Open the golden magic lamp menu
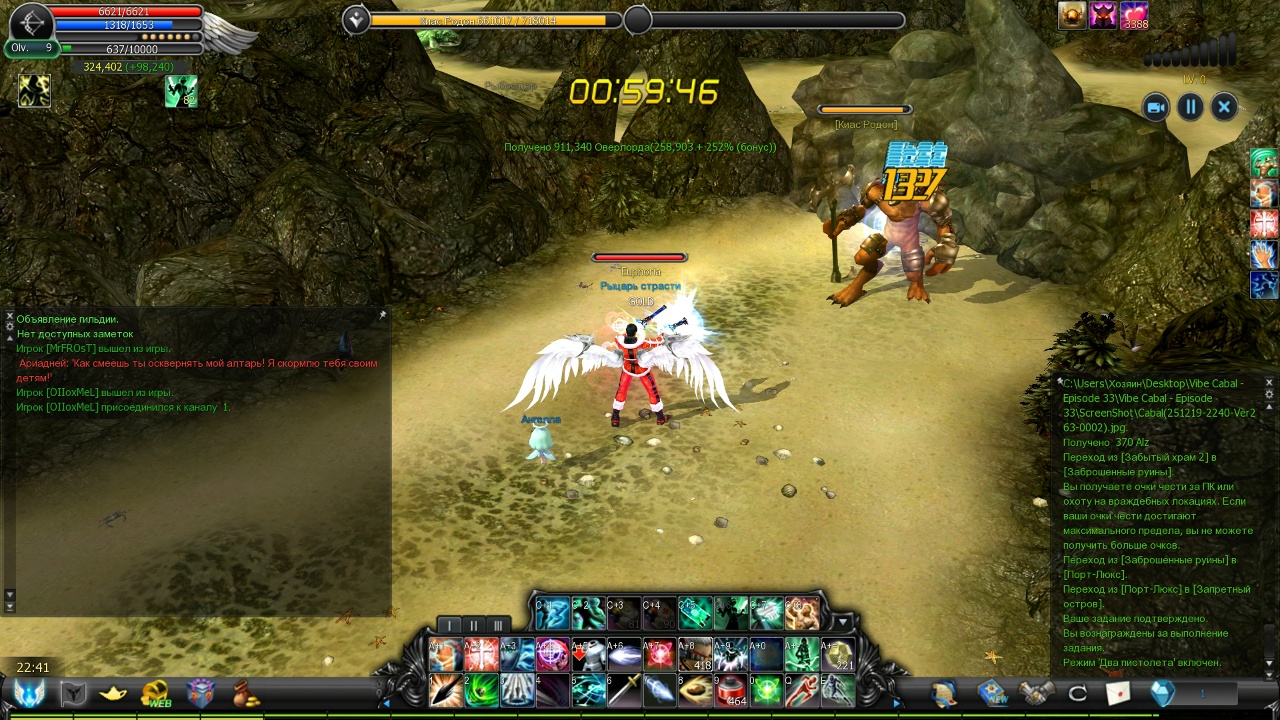 click(113, 693)
